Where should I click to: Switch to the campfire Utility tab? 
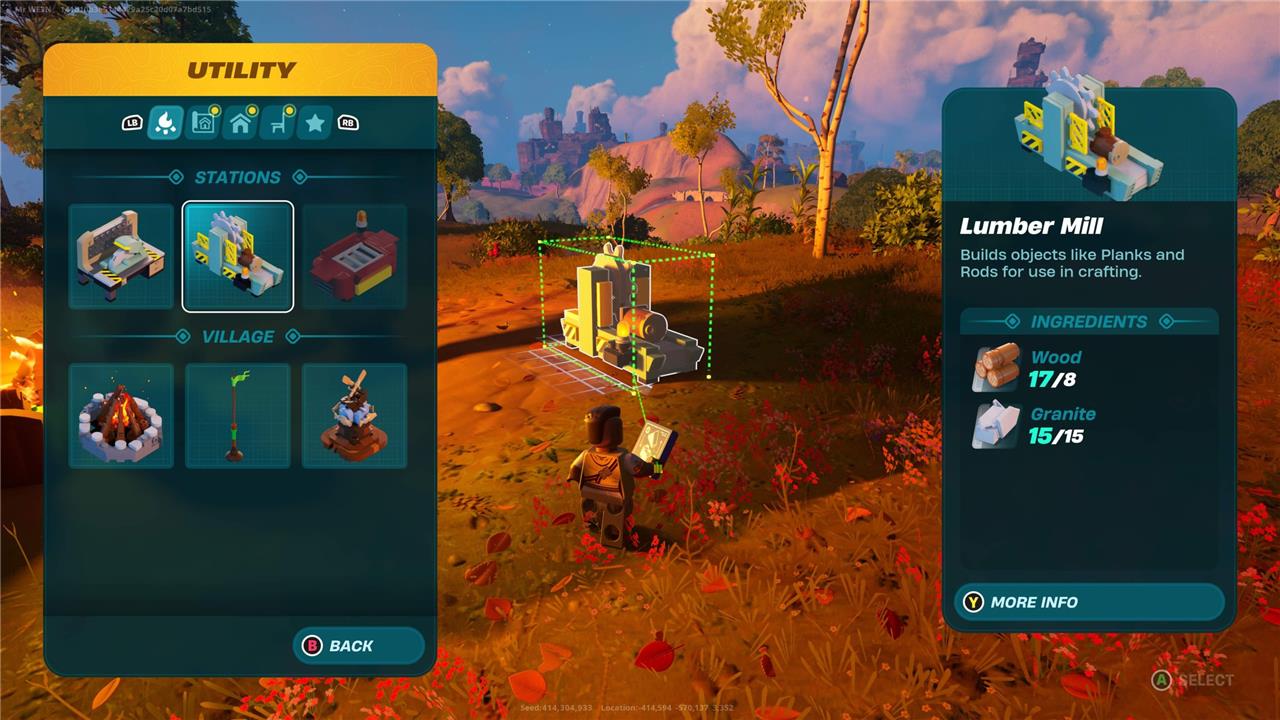(164, 123)
